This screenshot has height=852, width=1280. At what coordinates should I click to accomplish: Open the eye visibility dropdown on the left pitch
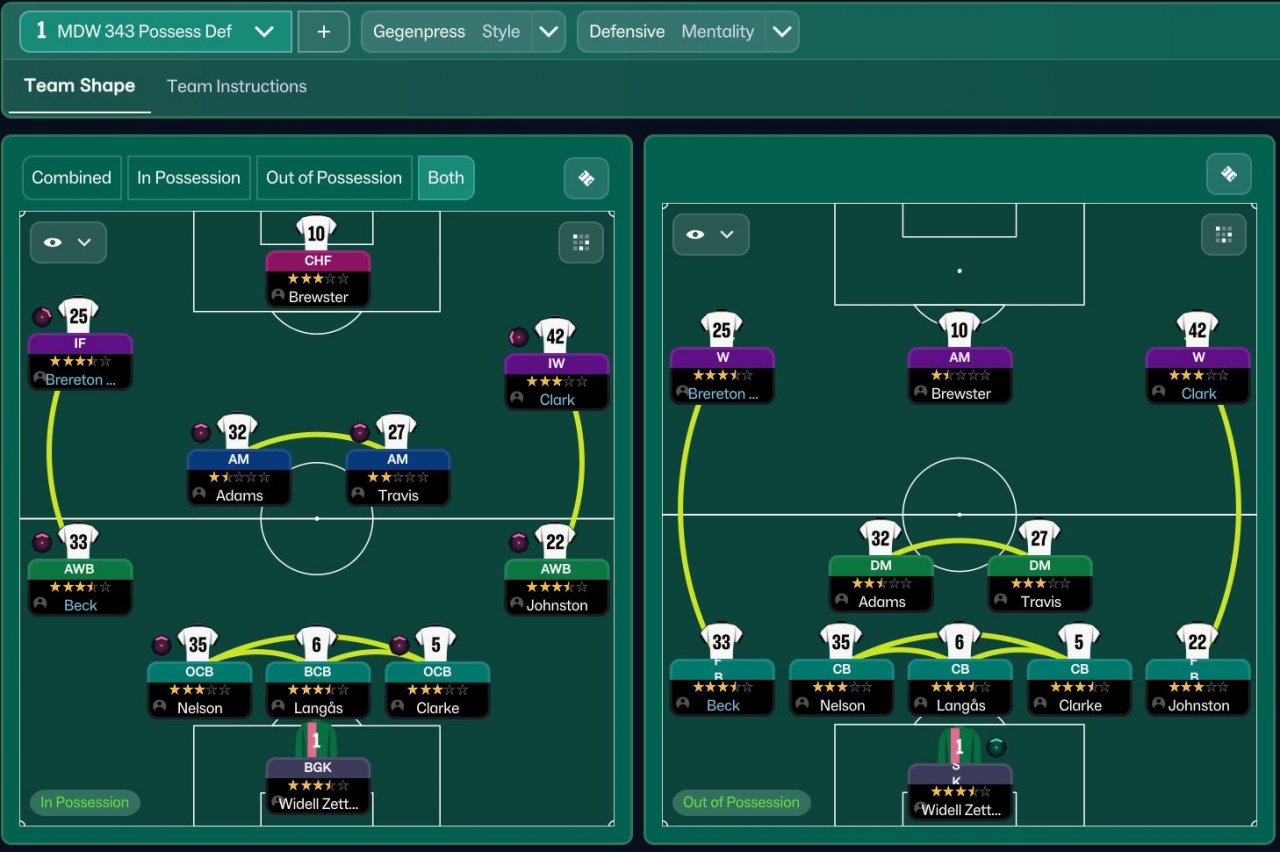(68, 242)
